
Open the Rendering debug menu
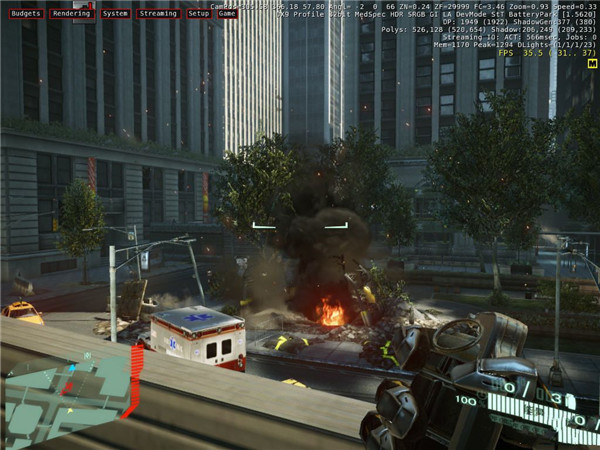click(x=70, y=14)
